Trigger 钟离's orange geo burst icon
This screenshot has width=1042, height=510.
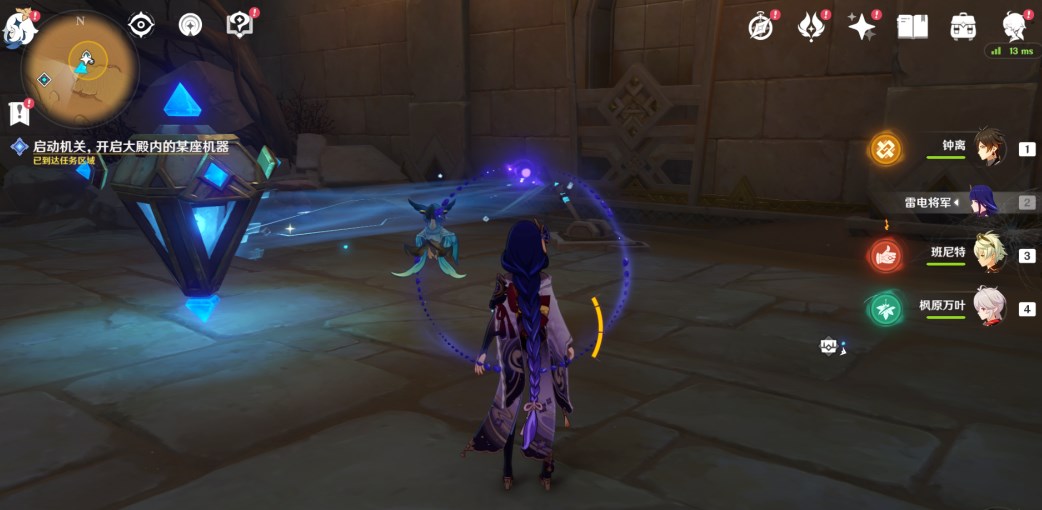[885, 149]
